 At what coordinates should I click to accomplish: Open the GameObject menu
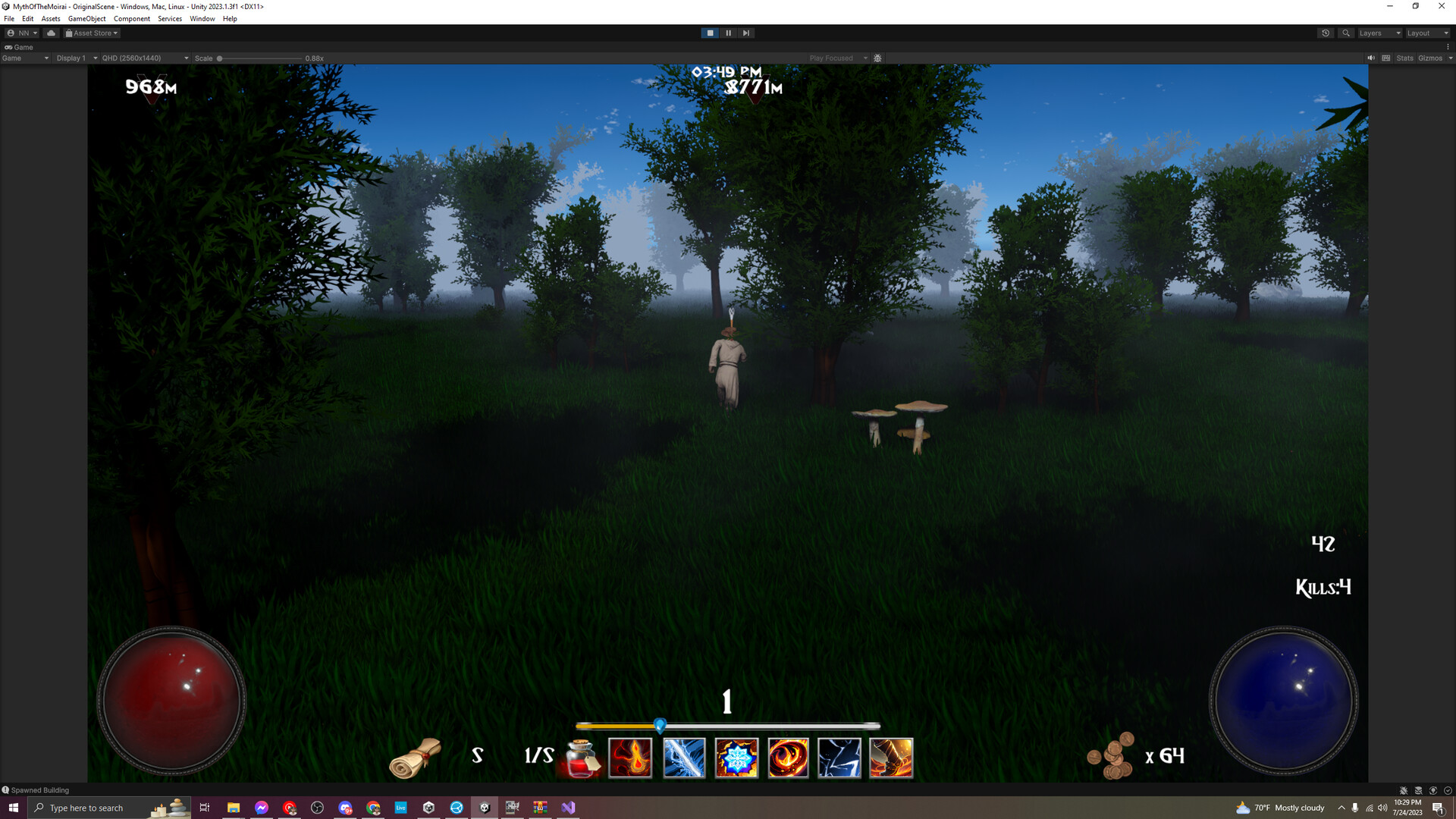tap(87, 19)
